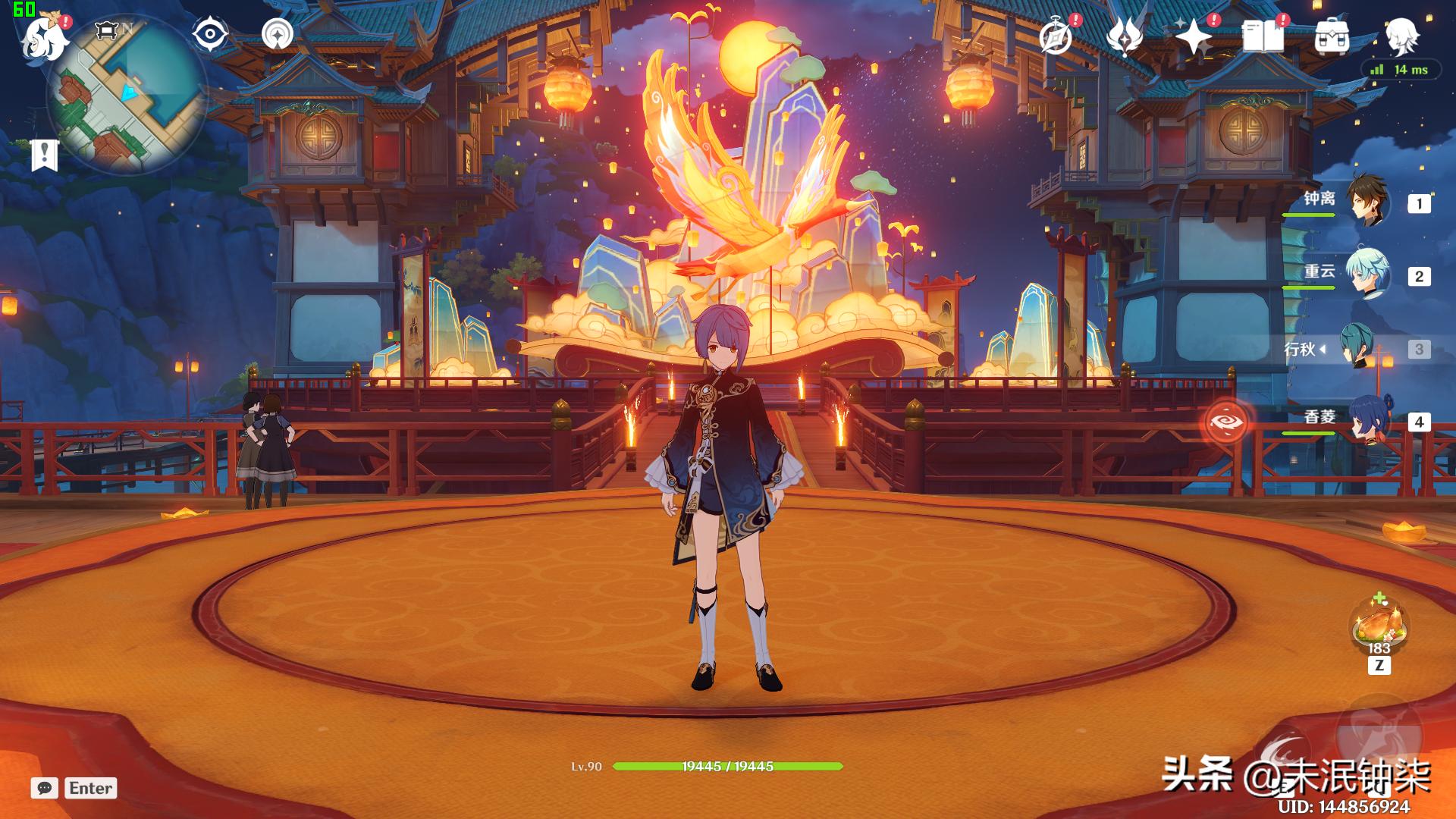The height and width of the screenshot is (819, 1456).
Task: Open the compass adventure icon
Action: tap(1056, 36)
